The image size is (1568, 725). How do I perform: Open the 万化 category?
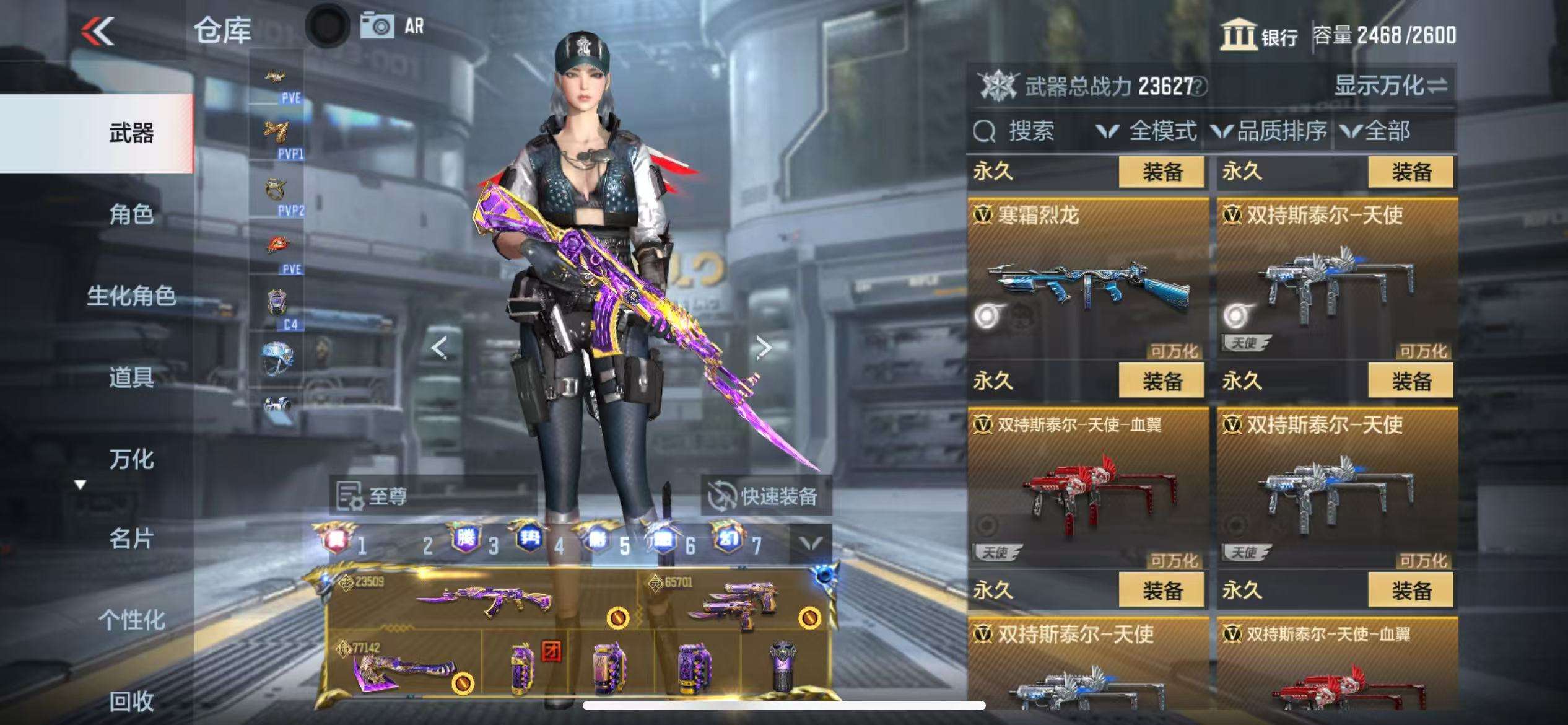pos(131,459)
